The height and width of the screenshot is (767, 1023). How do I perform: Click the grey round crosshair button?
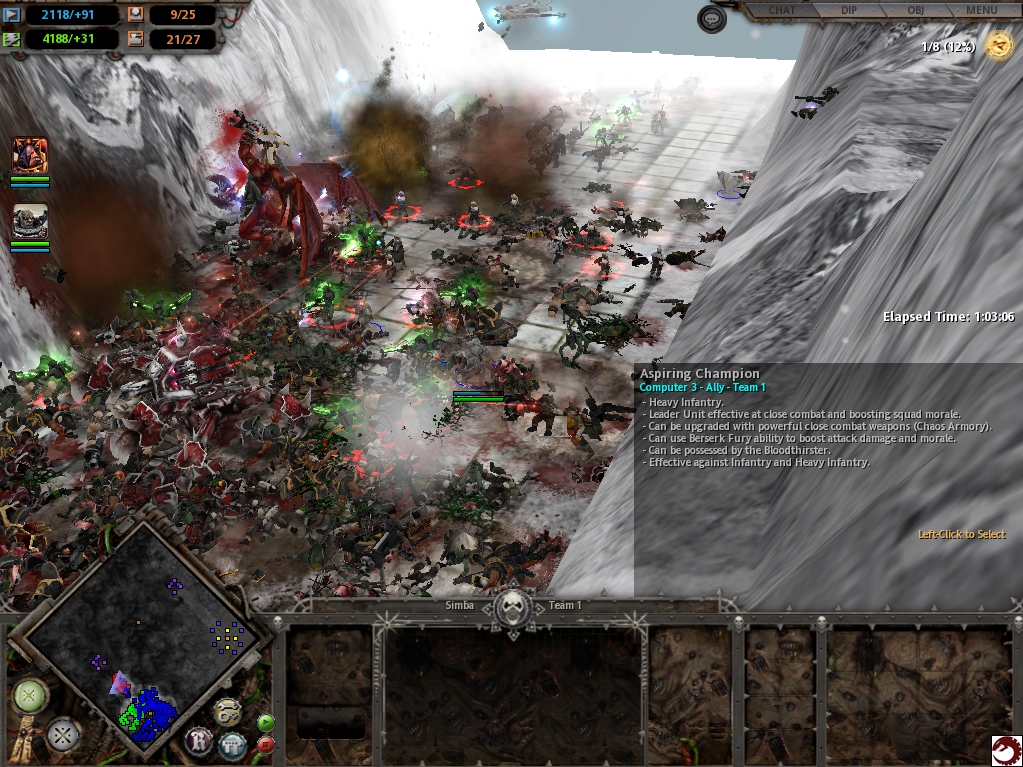click(x=64, y=736)
